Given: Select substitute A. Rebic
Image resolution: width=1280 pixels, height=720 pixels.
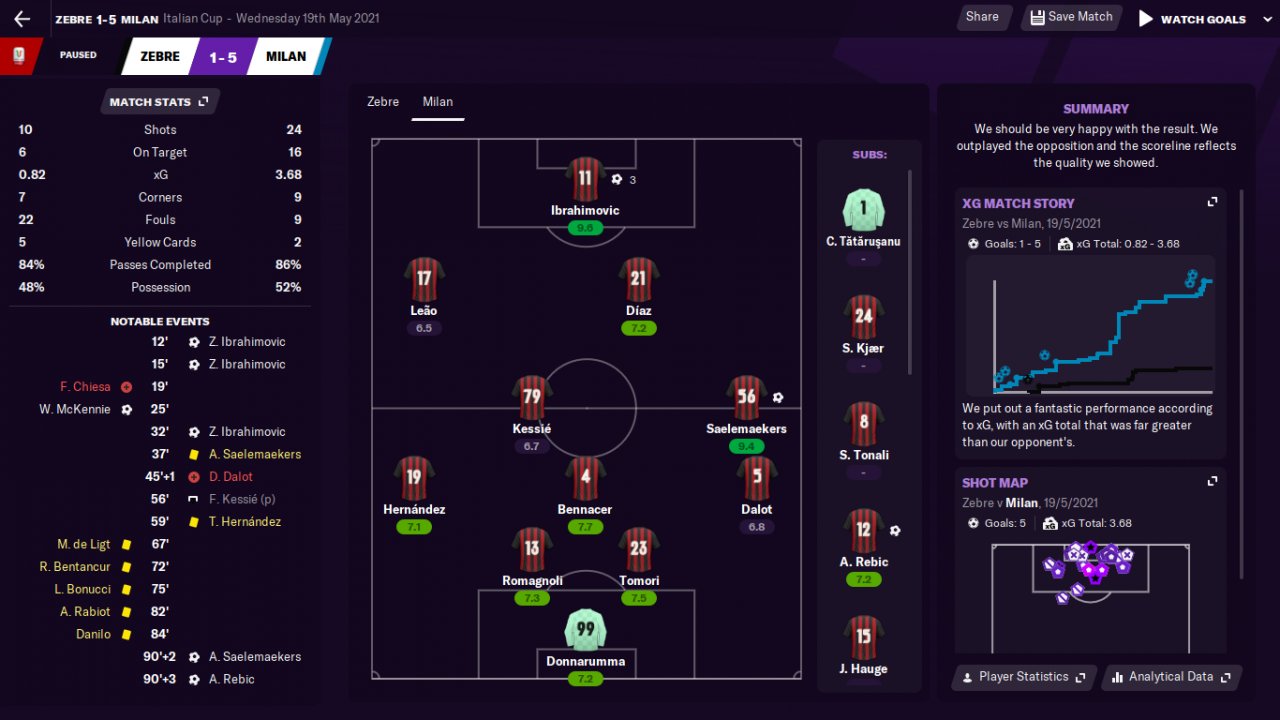Looking at the screenshot, I should 864,532.
